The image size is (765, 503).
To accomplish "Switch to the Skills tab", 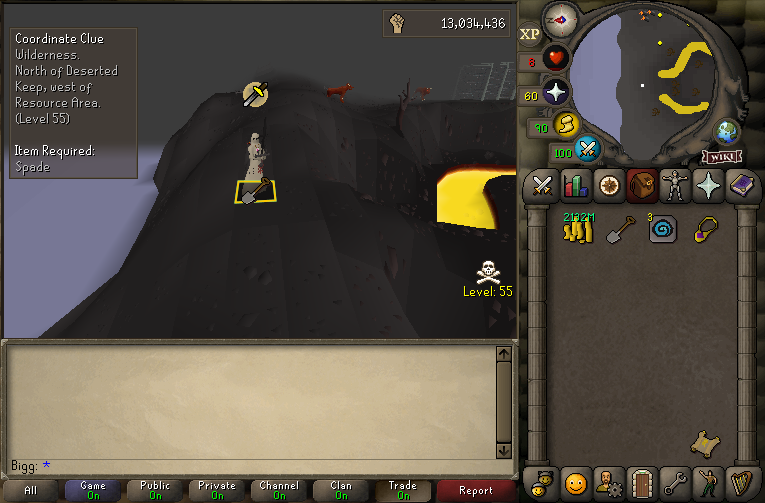I will (575, 185).
